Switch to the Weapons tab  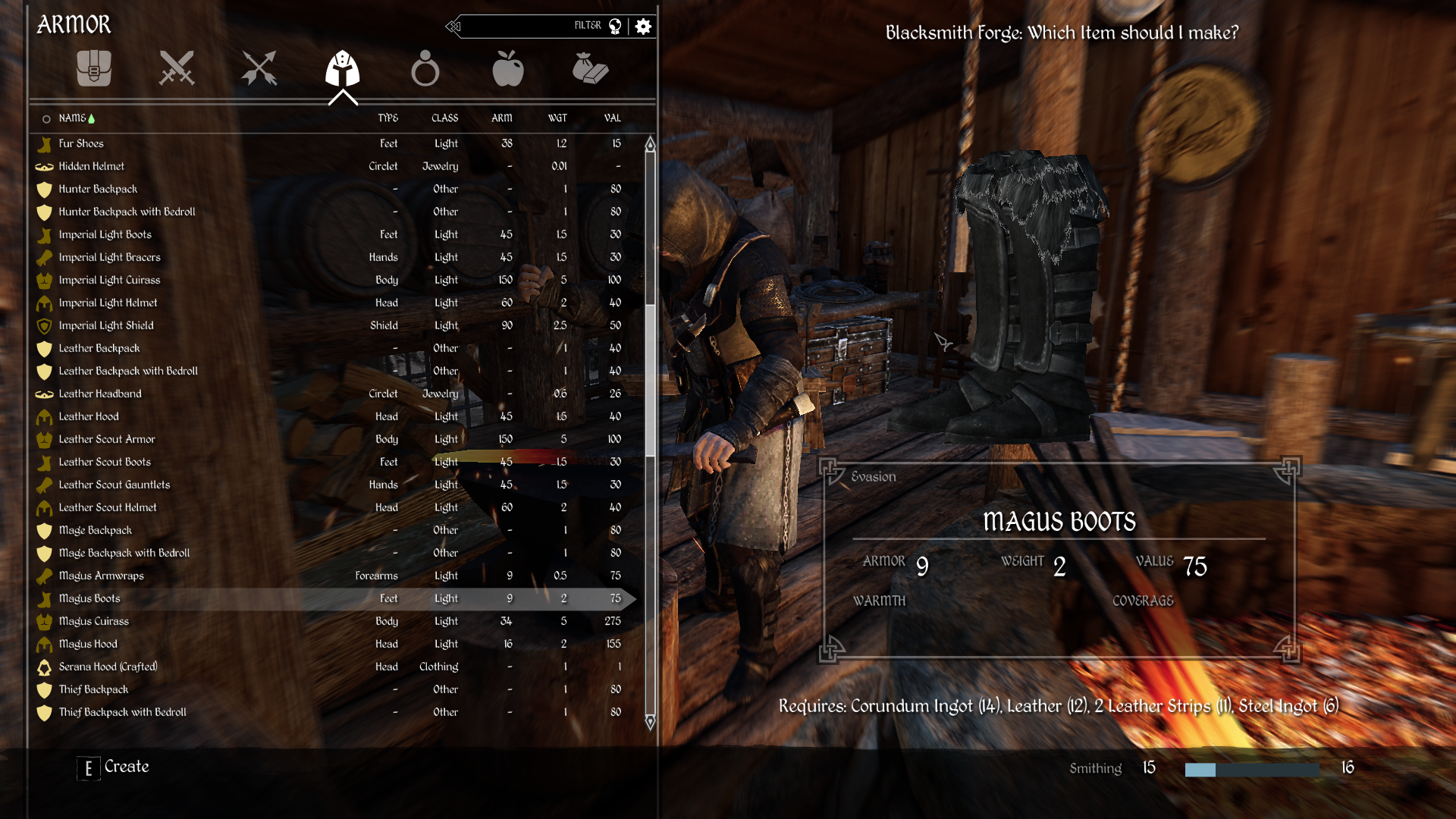(x=177, y=68)
